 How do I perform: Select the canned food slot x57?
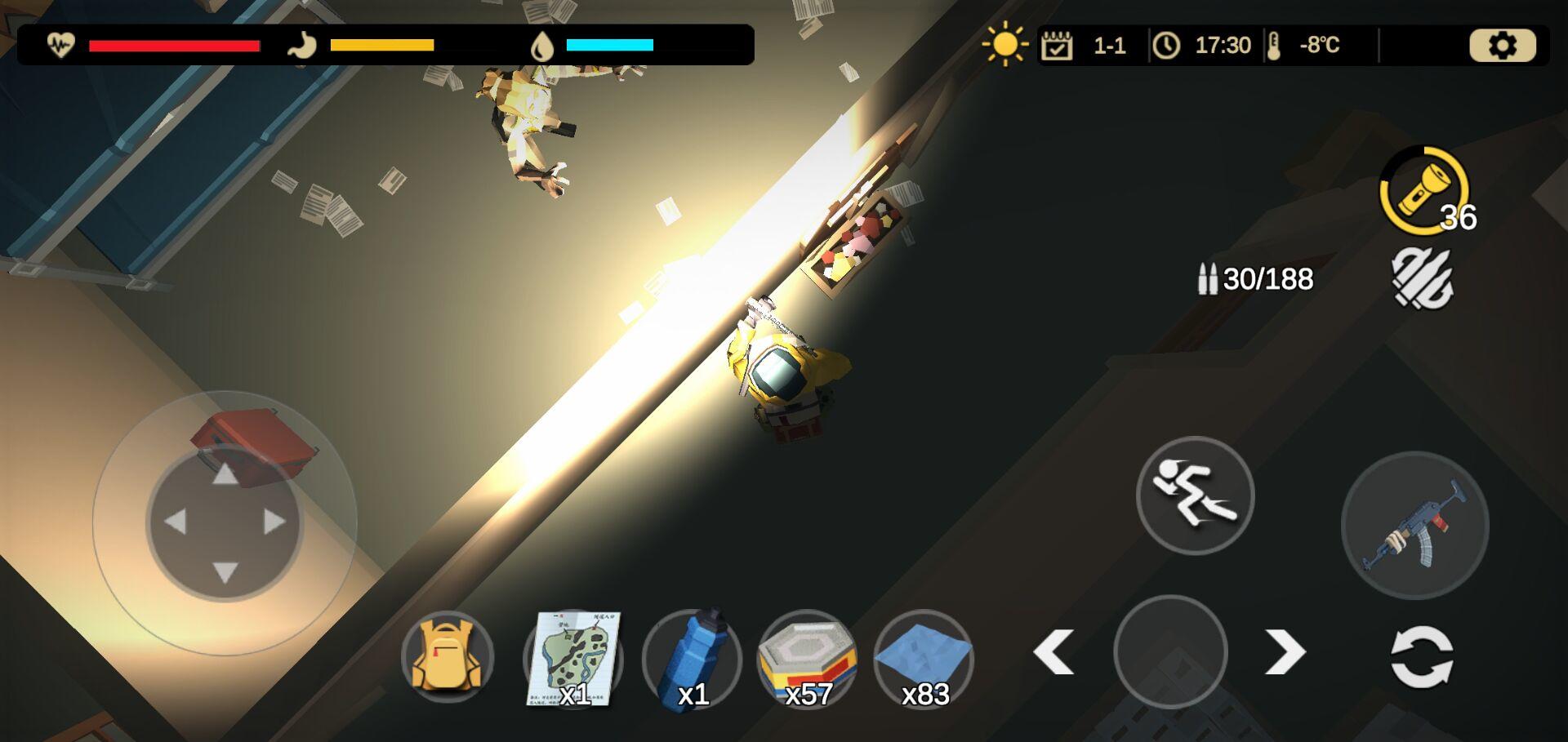[x=808, y=658]
